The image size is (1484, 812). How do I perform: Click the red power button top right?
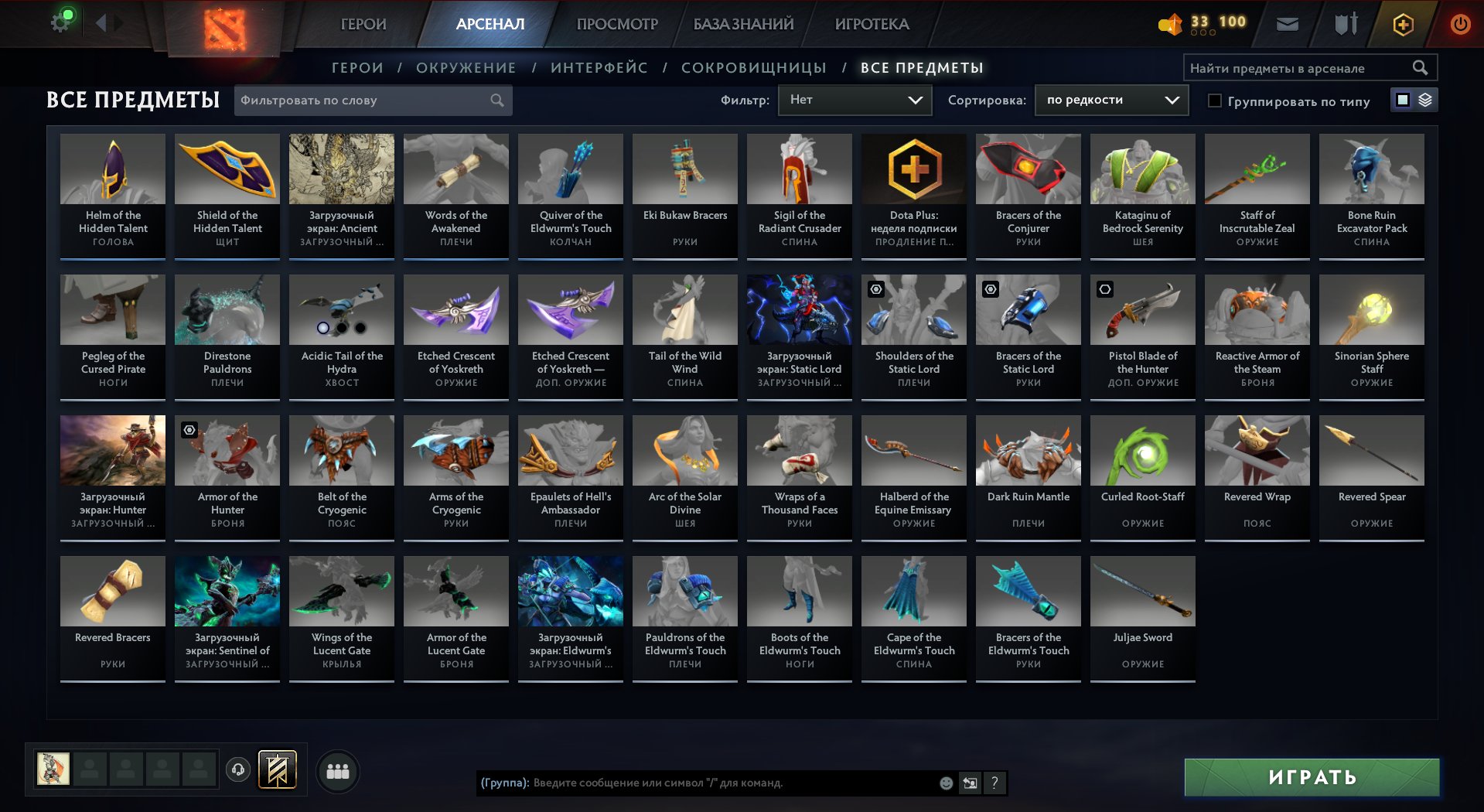(1458, 23)
